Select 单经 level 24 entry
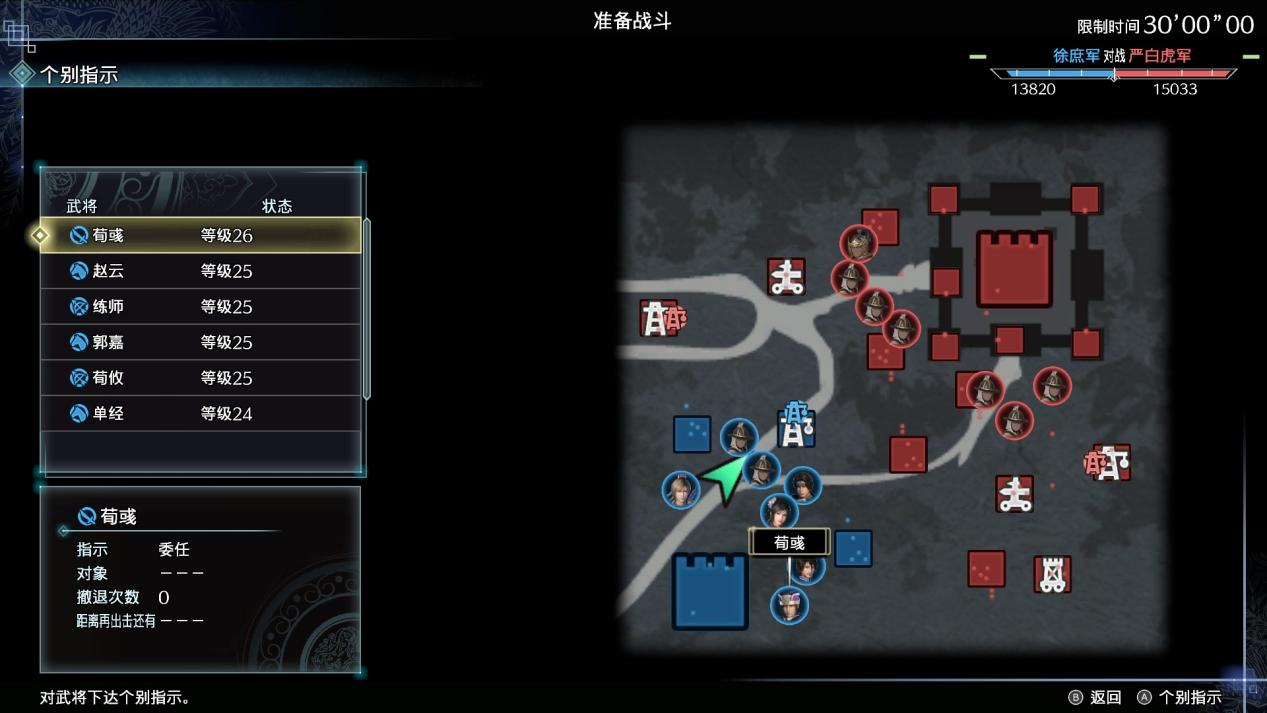 [x=200, y=413]
